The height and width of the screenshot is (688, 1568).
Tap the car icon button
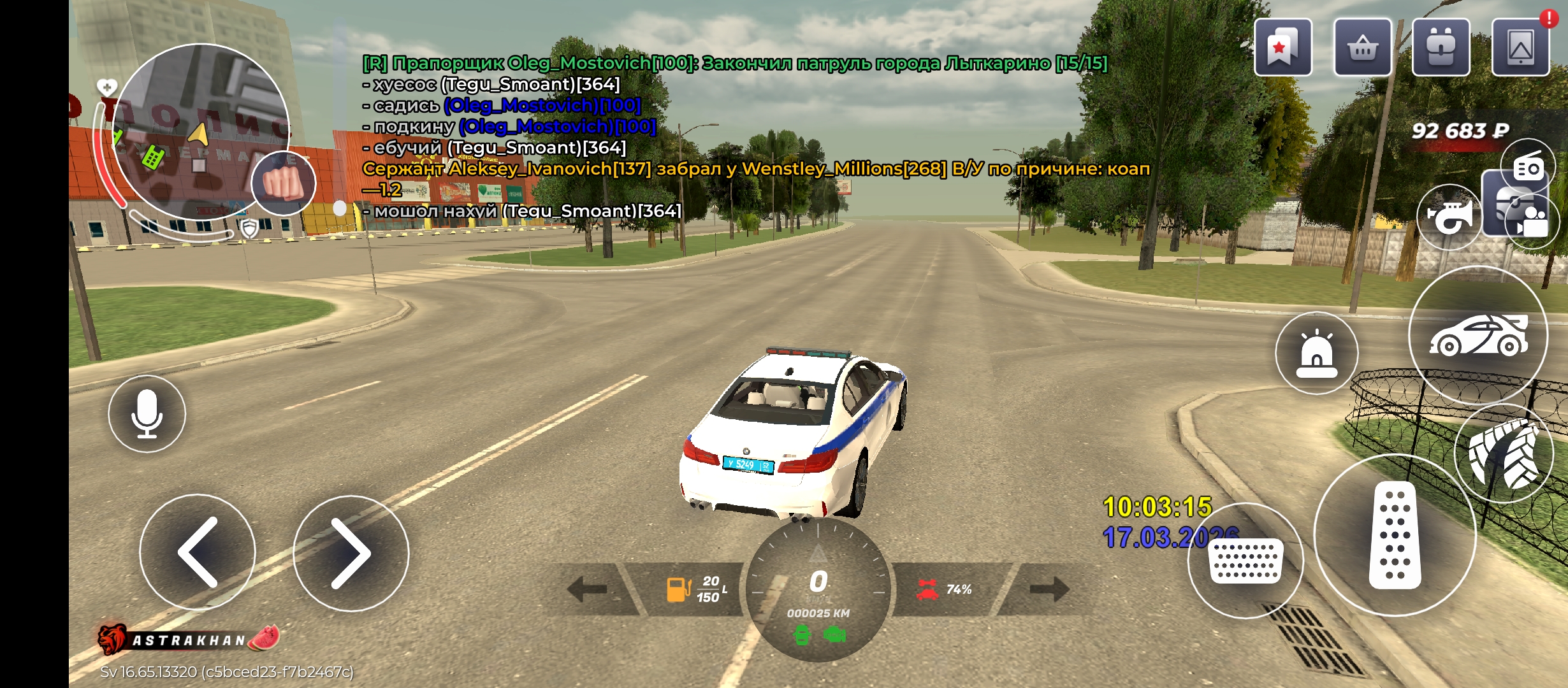click(1478, 335)
